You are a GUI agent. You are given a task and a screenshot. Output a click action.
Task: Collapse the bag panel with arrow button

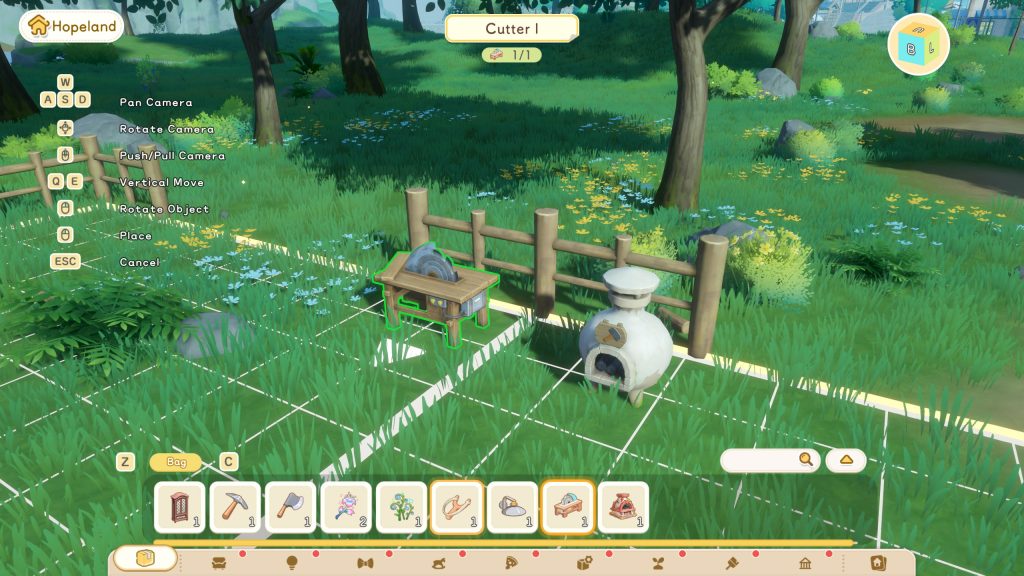pyautogui.click(x=846, y=460)
